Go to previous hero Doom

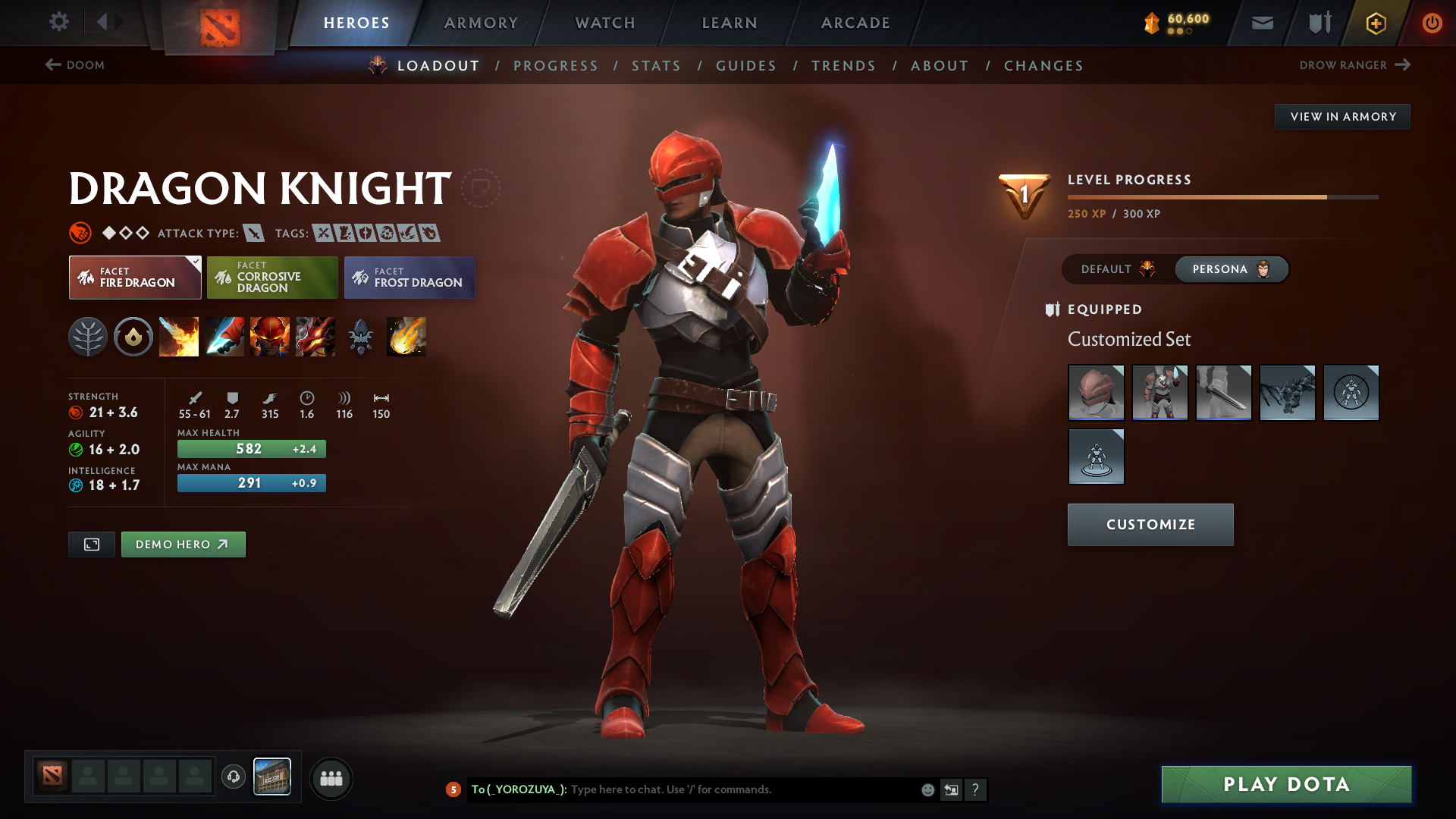coord(75,65)
